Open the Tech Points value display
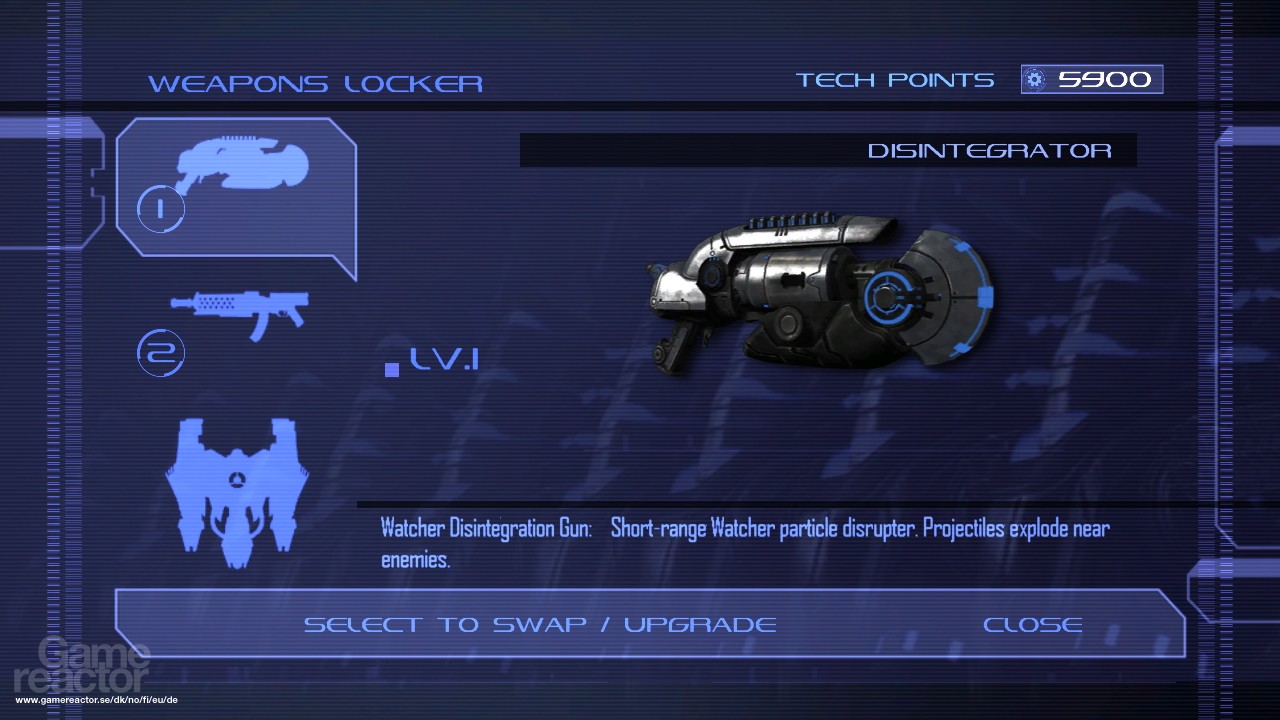Screen dimensions: 1280x720 (1091, 79)
